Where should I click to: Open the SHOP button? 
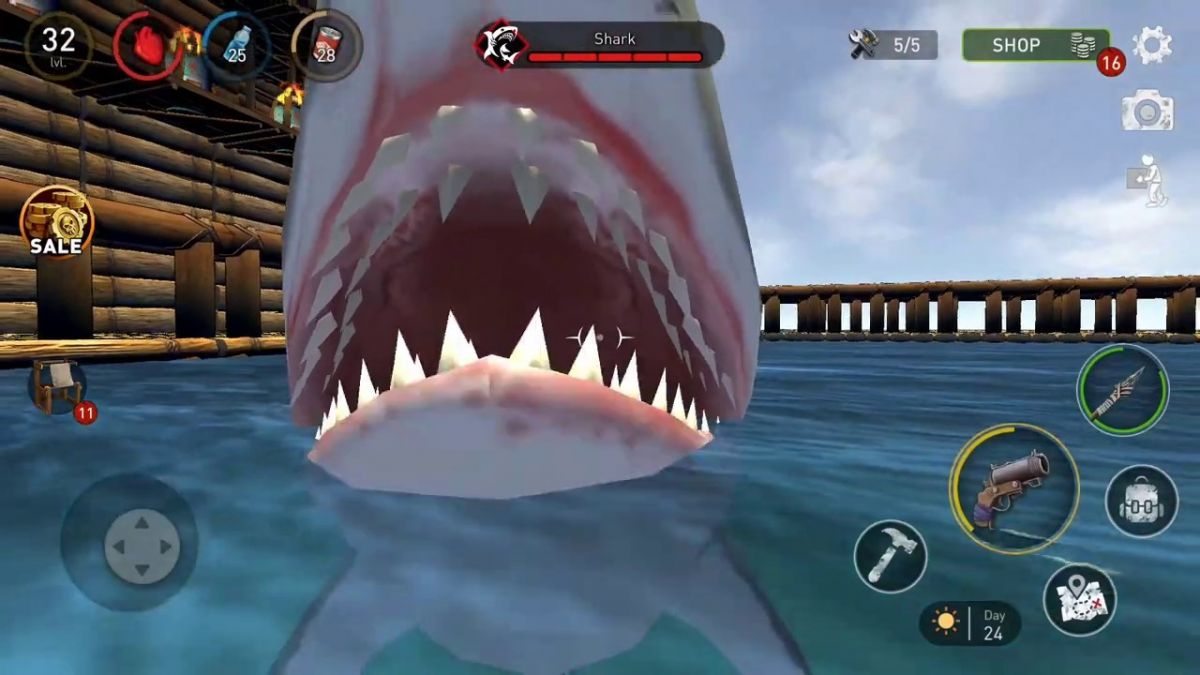(x=1035, y=45)
